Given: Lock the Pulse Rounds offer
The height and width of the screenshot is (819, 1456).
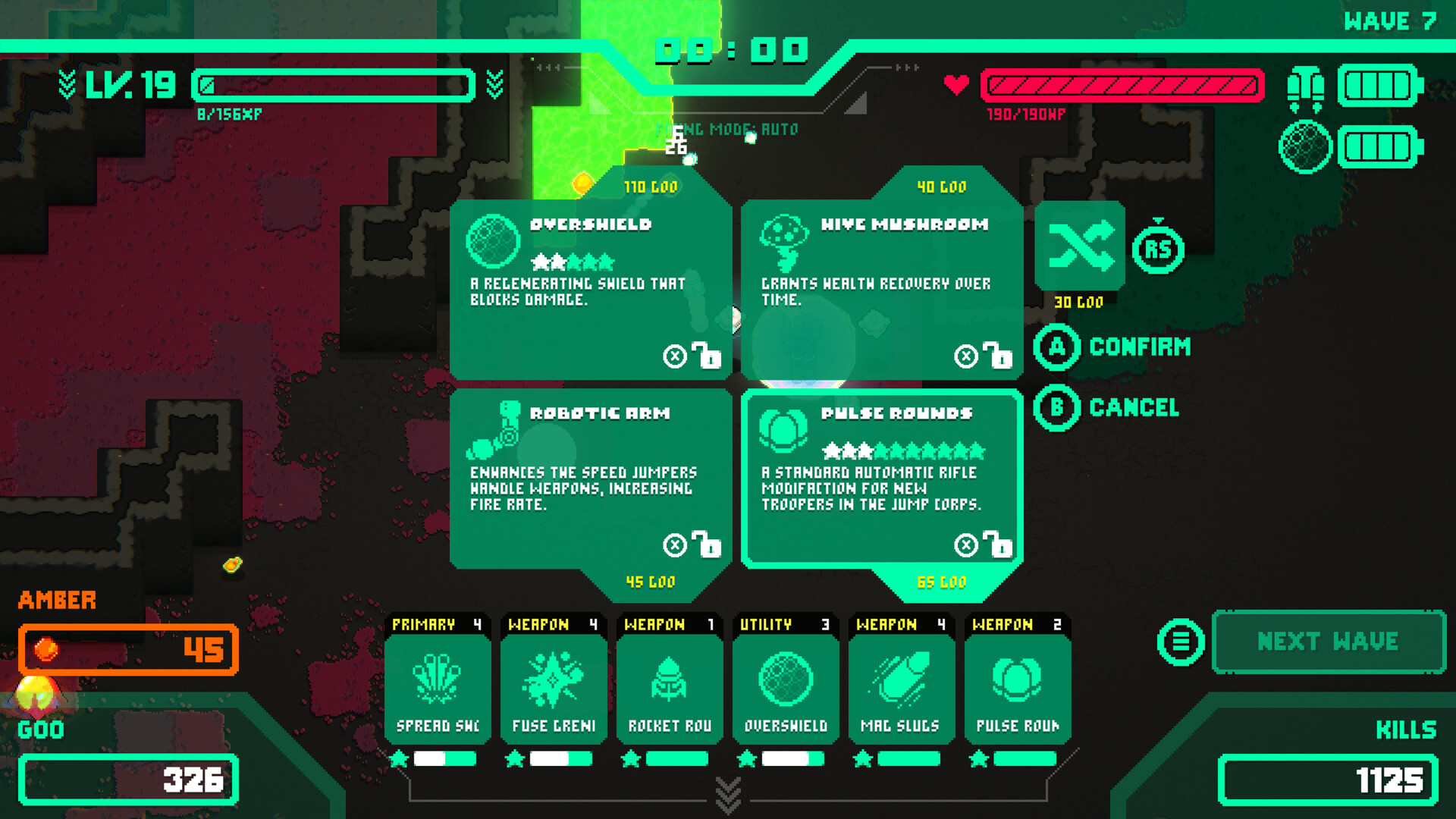Looking at the screenshot, I should (x=1001, y=544).
